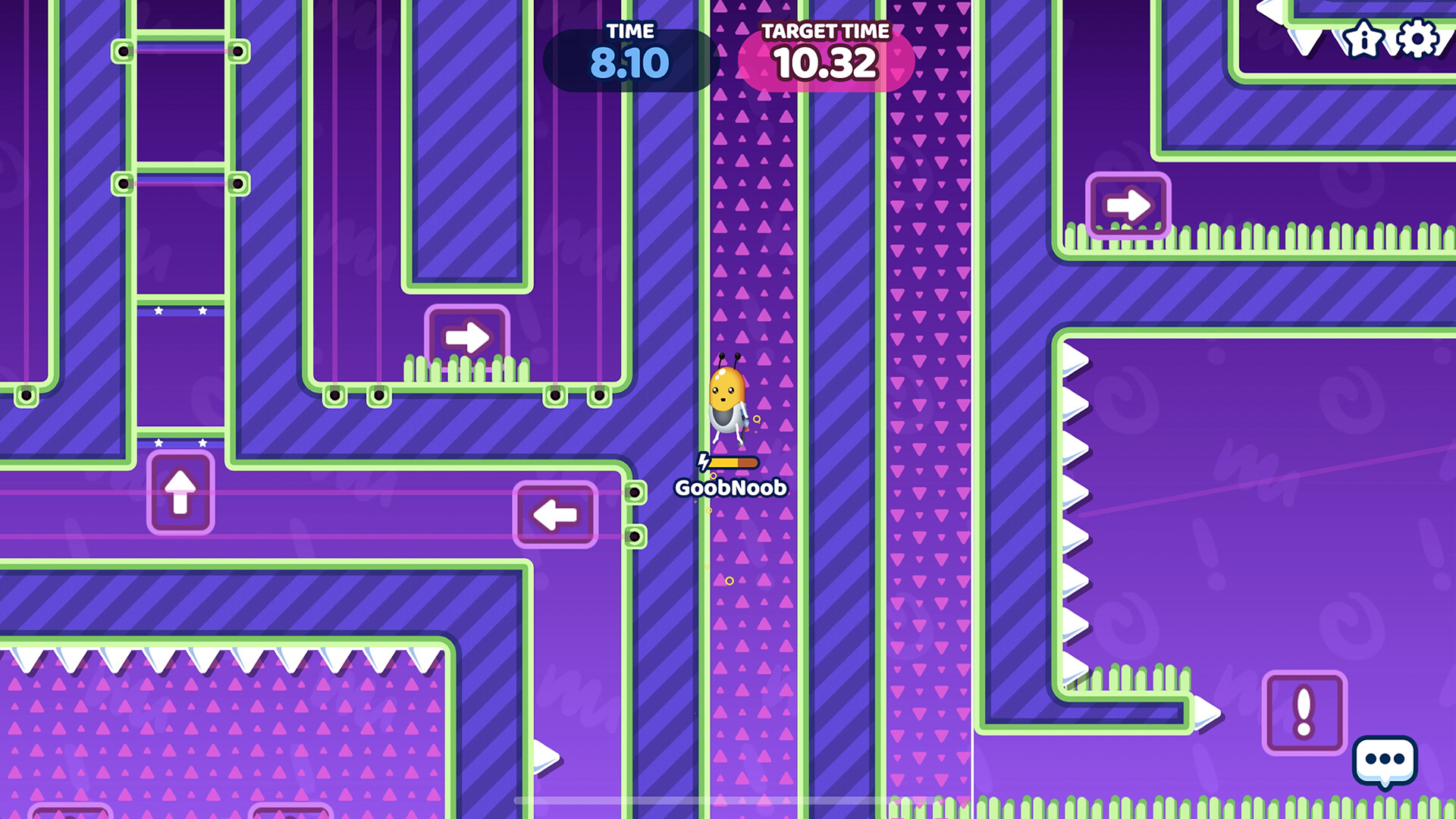
Task: Open the chat speech bubble
Action: (x=1385, y=761)
